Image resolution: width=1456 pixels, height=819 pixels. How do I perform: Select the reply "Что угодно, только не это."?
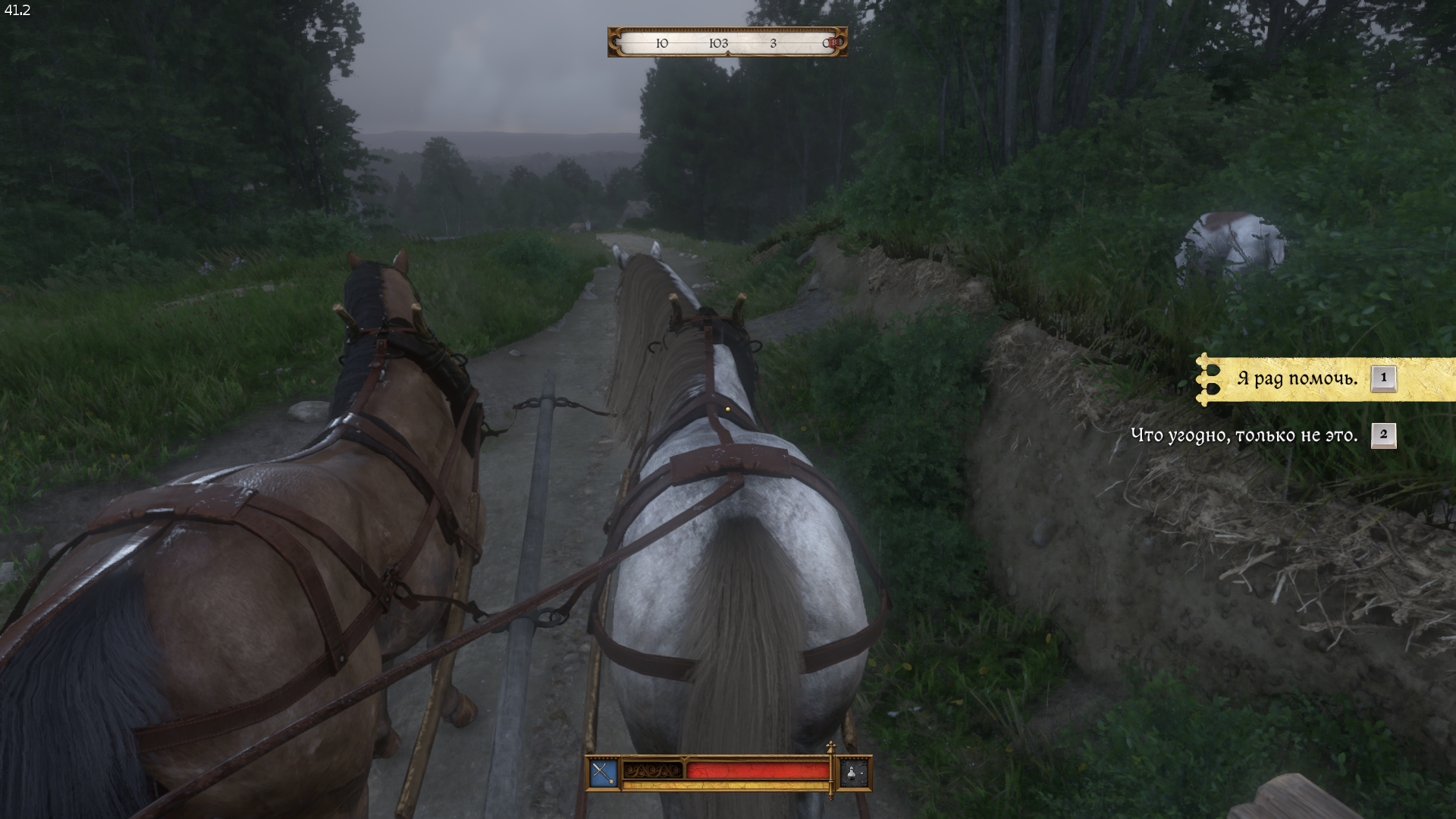1244,435
